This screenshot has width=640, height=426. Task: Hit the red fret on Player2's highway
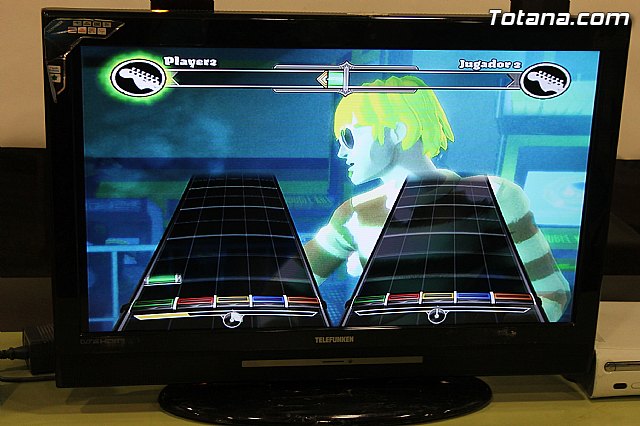click(x=193, y=301)
